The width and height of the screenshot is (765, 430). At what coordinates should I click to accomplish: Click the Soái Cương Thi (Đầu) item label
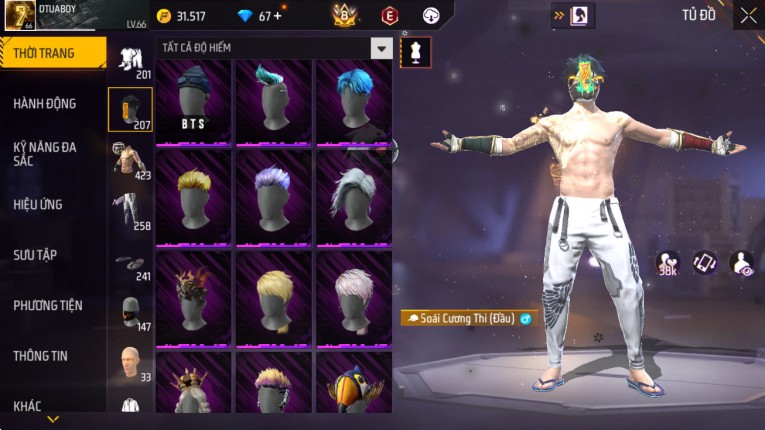(x=467, y=318)
